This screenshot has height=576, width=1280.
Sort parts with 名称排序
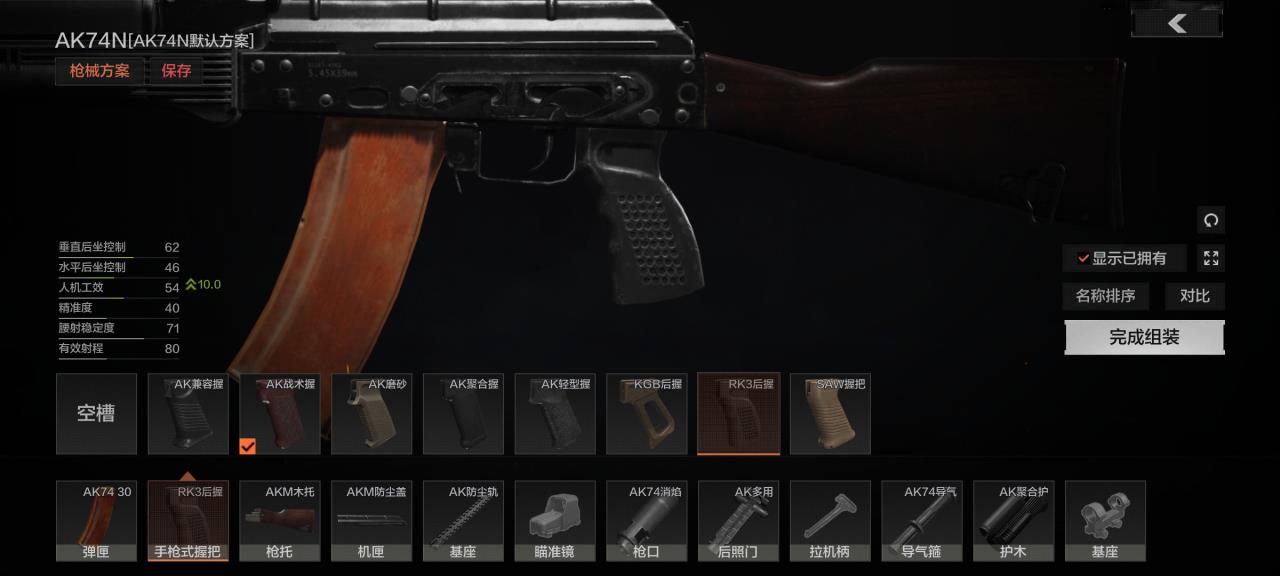[1105, 296]
